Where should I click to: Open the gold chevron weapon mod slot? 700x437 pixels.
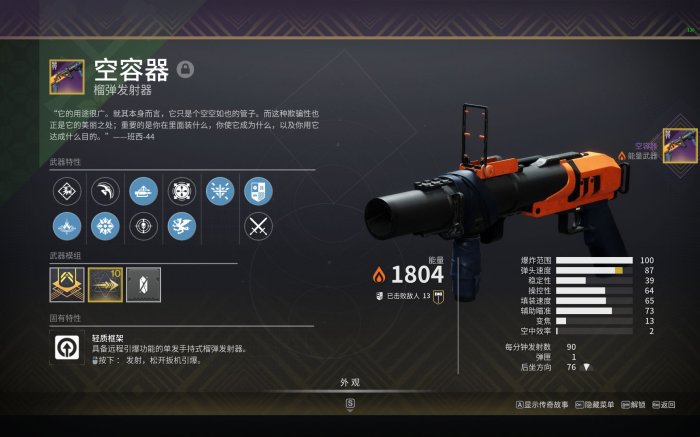point(66,284)
